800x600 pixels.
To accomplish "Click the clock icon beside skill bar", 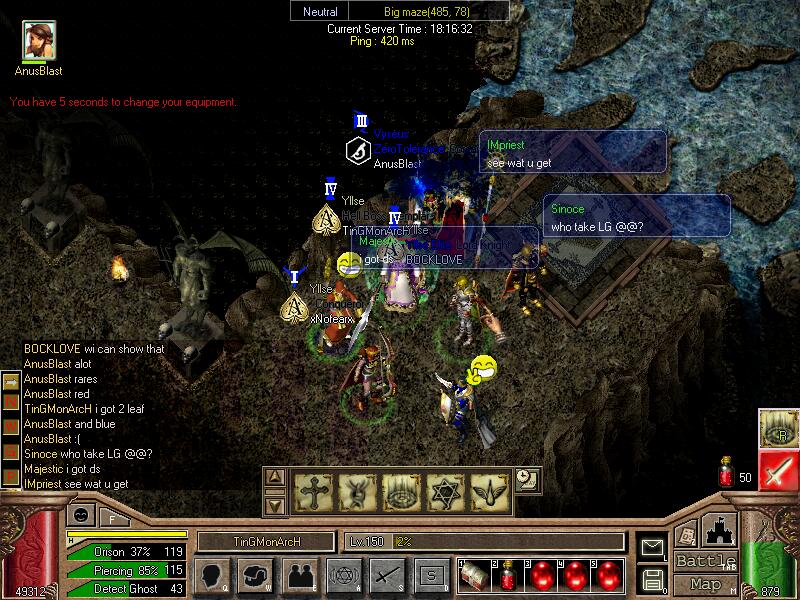I will [527, 480].
